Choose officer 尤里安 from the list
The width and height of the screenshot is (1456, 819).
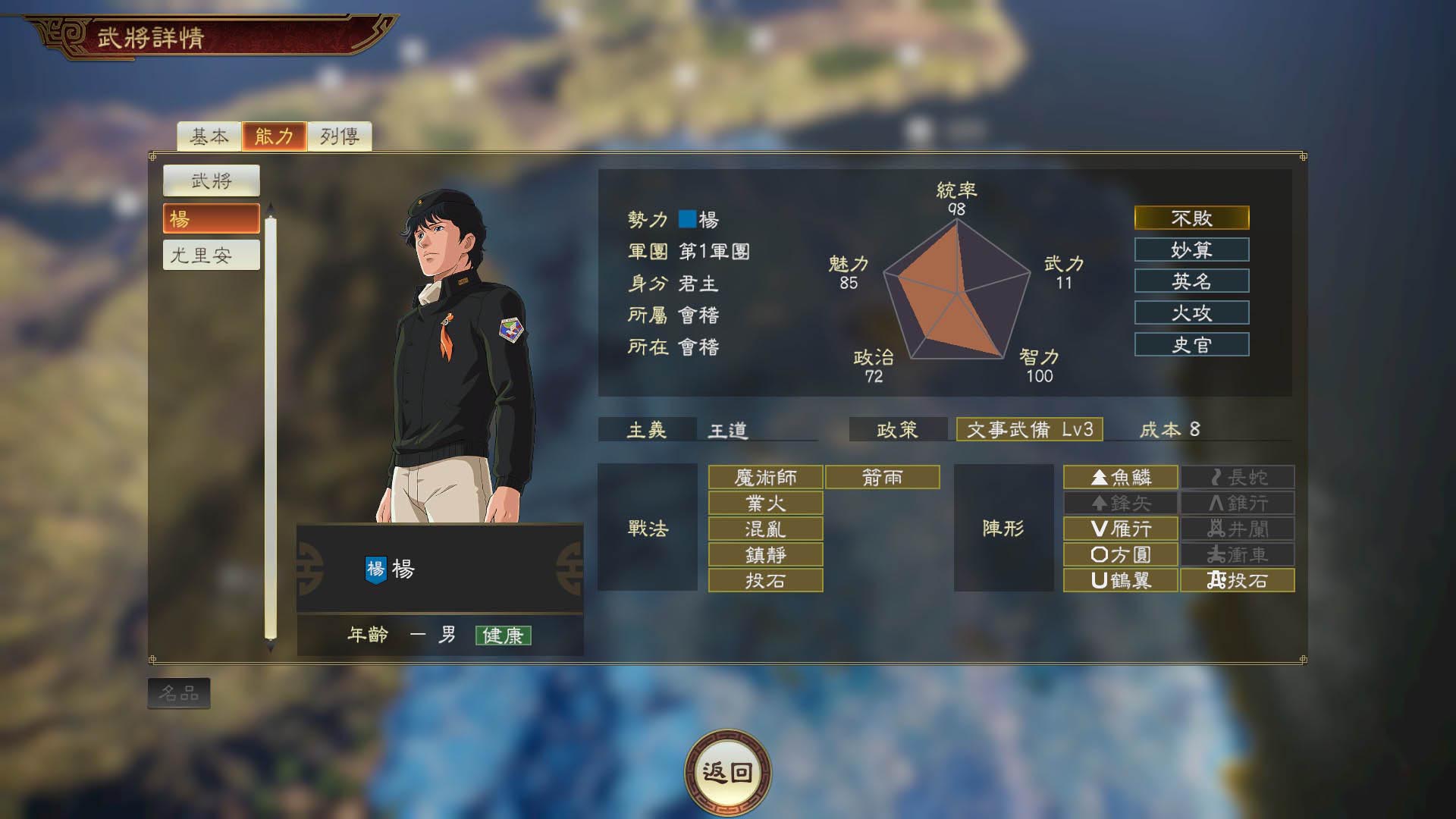211,255
